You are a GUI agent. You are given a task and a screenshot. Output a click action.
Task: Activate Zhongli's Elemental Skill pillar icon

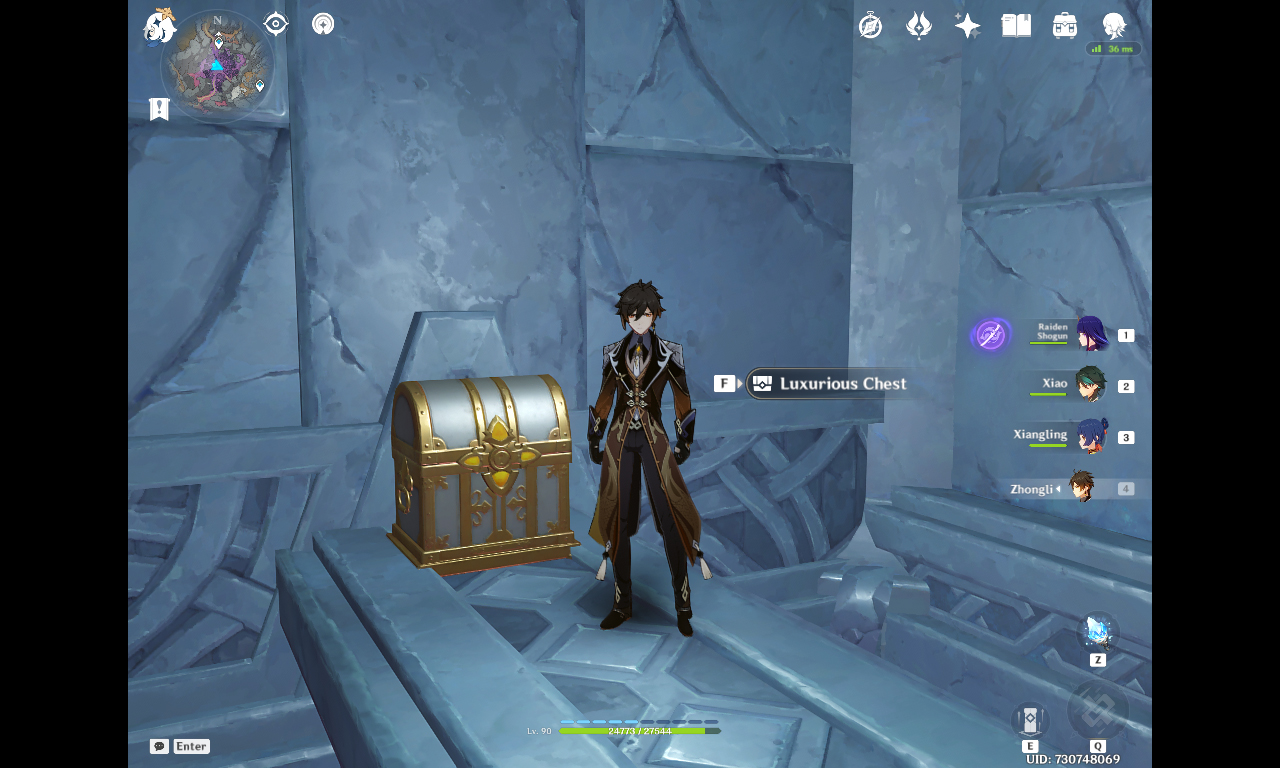(1029, 718)
